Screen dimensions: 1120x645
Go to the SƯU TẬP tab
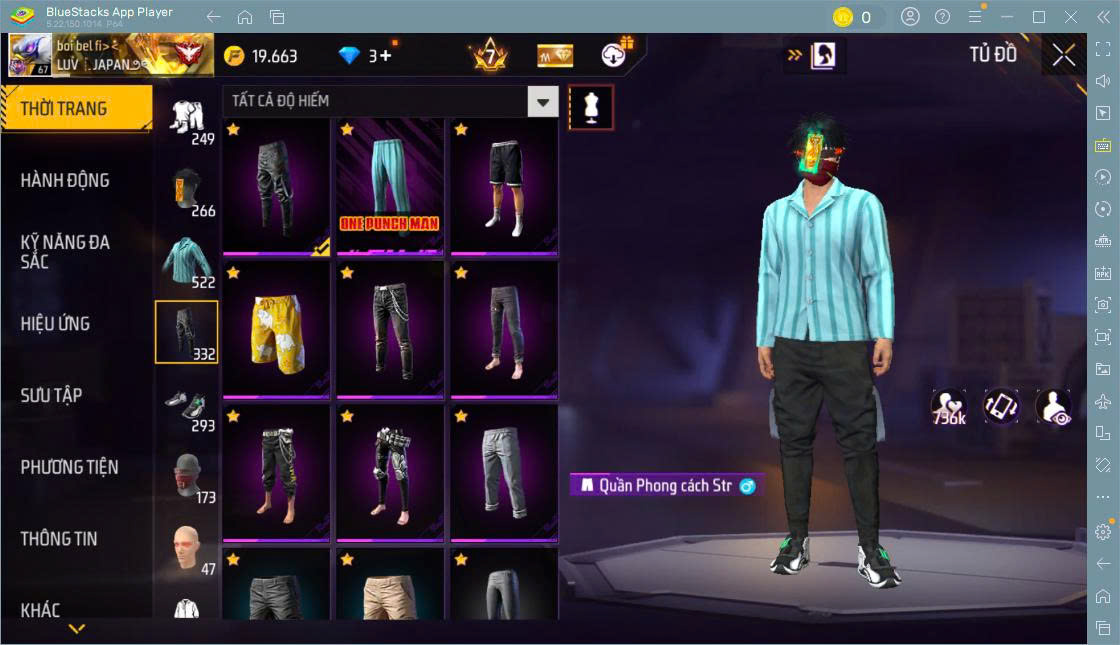tap(51, 395)
